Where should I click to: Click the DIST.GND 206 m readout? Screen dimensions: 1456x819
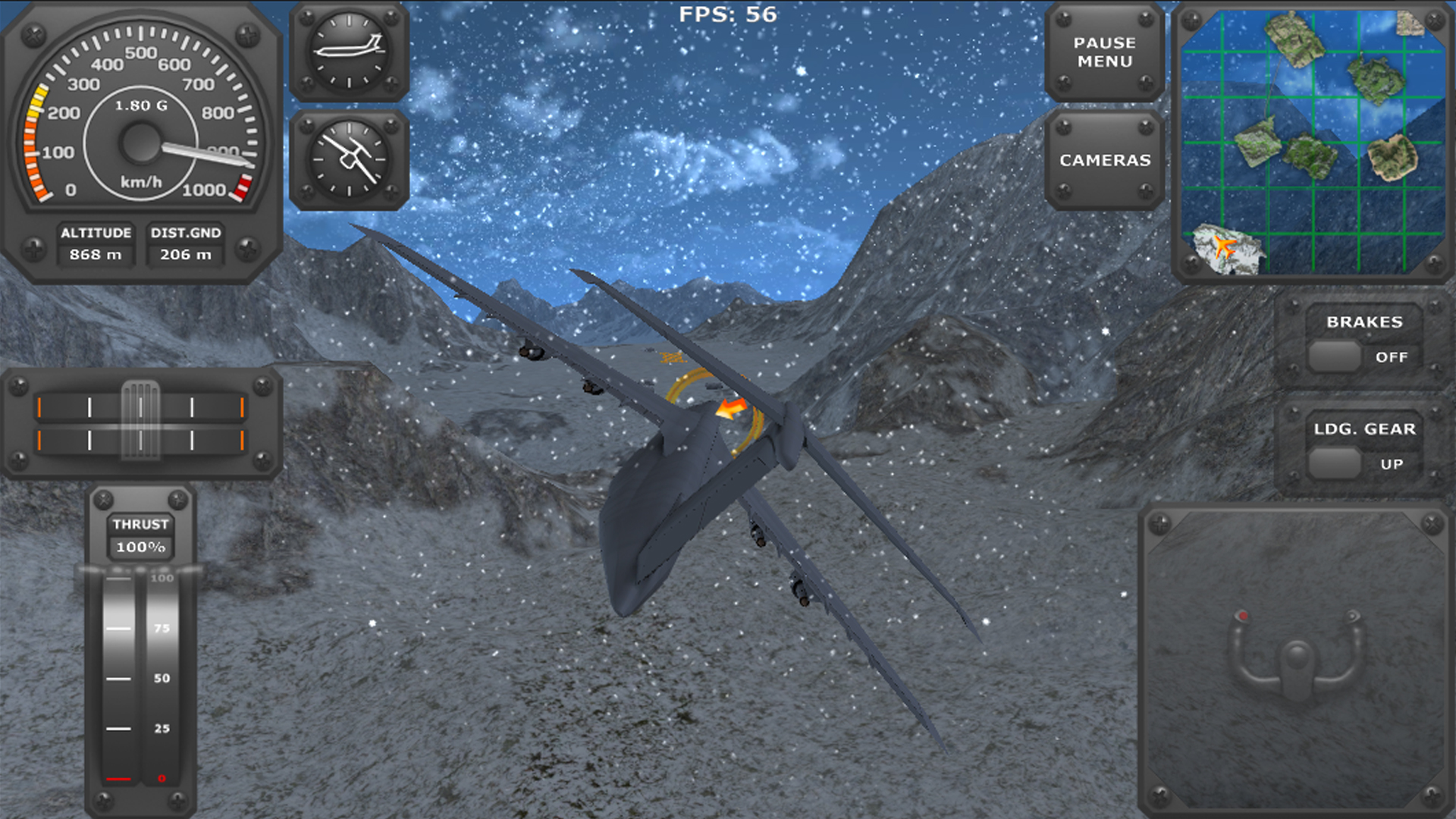tap(185, 244)
